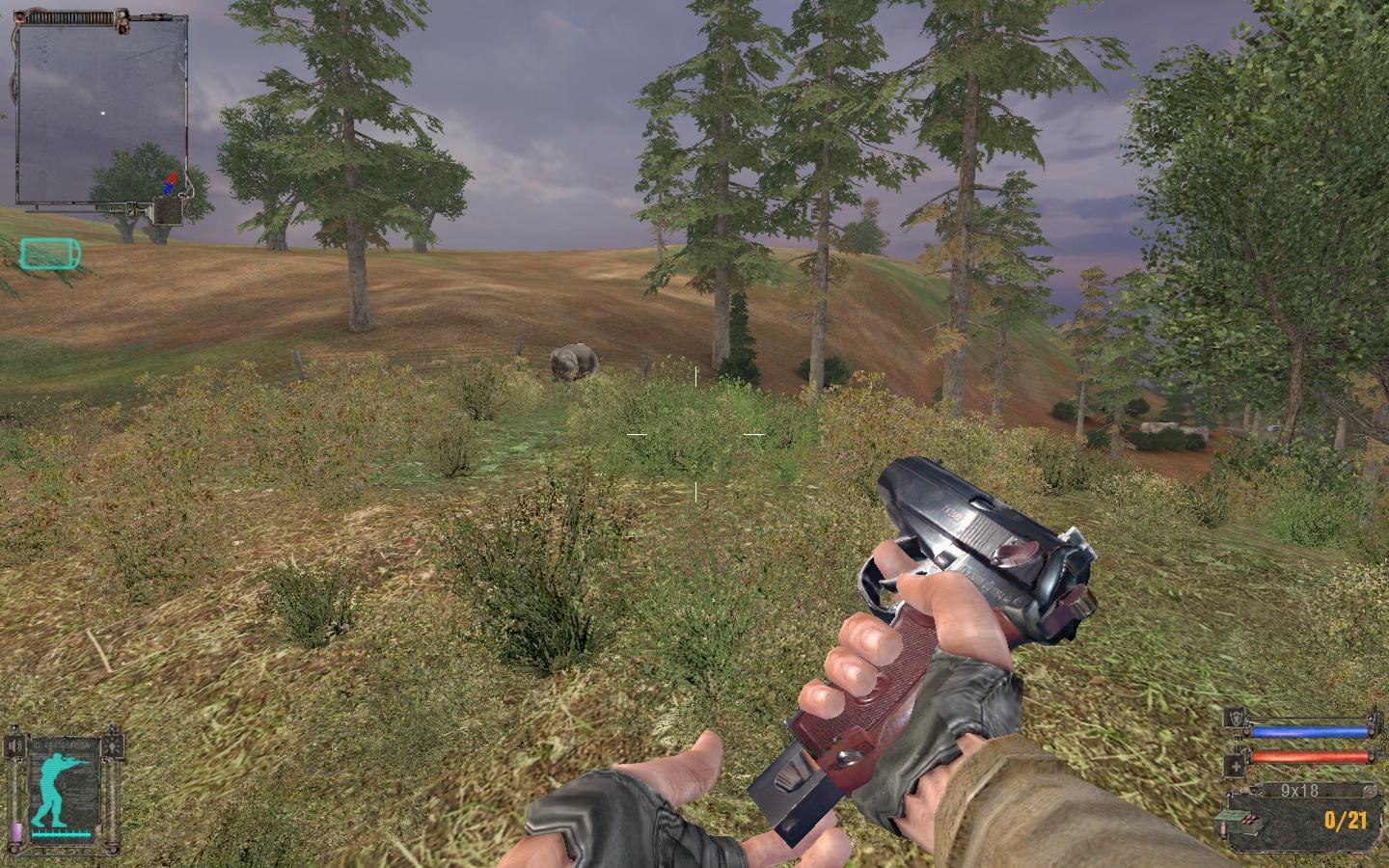This screenshot has width=1389, height=868.
Task: Click the speaker noise indicator icon
Action: click(x=13, y=746)
